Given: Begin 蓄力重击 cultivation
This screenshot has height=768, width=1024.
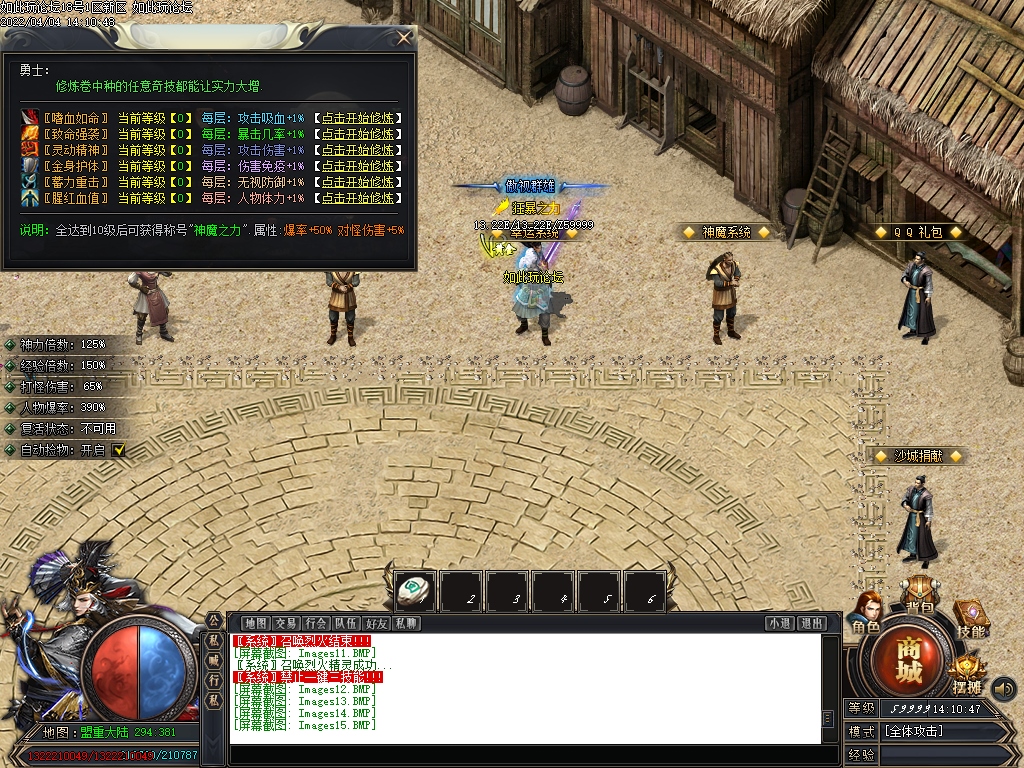Looking at the screenshot, I should 358,182.
